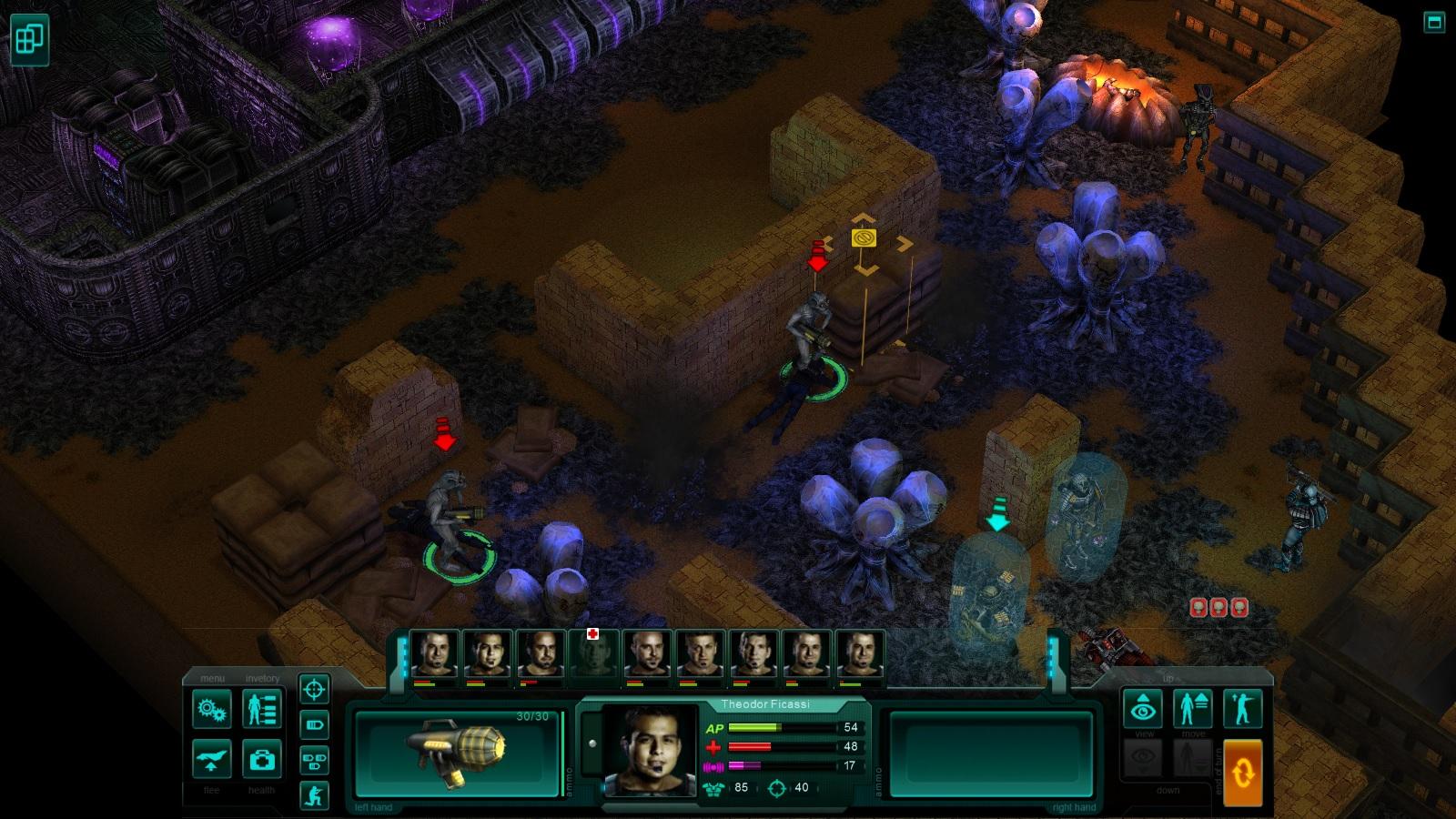The height and width of the screenshot is (819, 1456).
Task: Click the flee aircraft evacuation icon
Action: [211, 759]
